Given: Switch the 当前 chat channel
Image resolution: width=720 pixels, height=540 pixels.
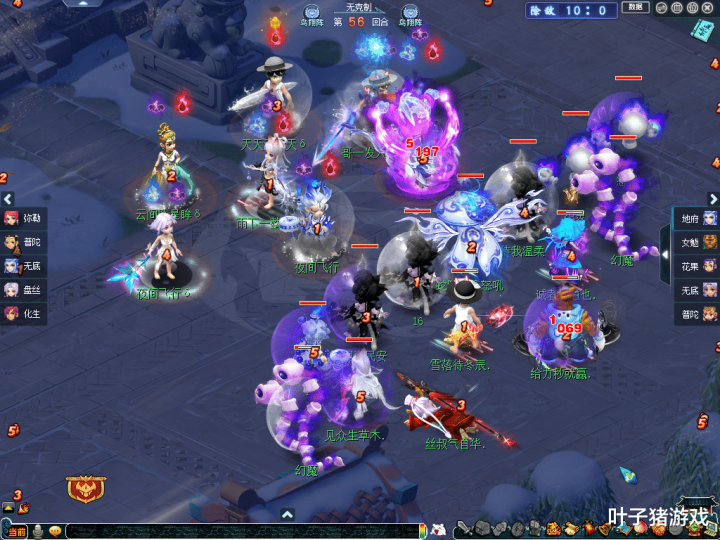Looking at the screenshot, I should coord(17,531).
